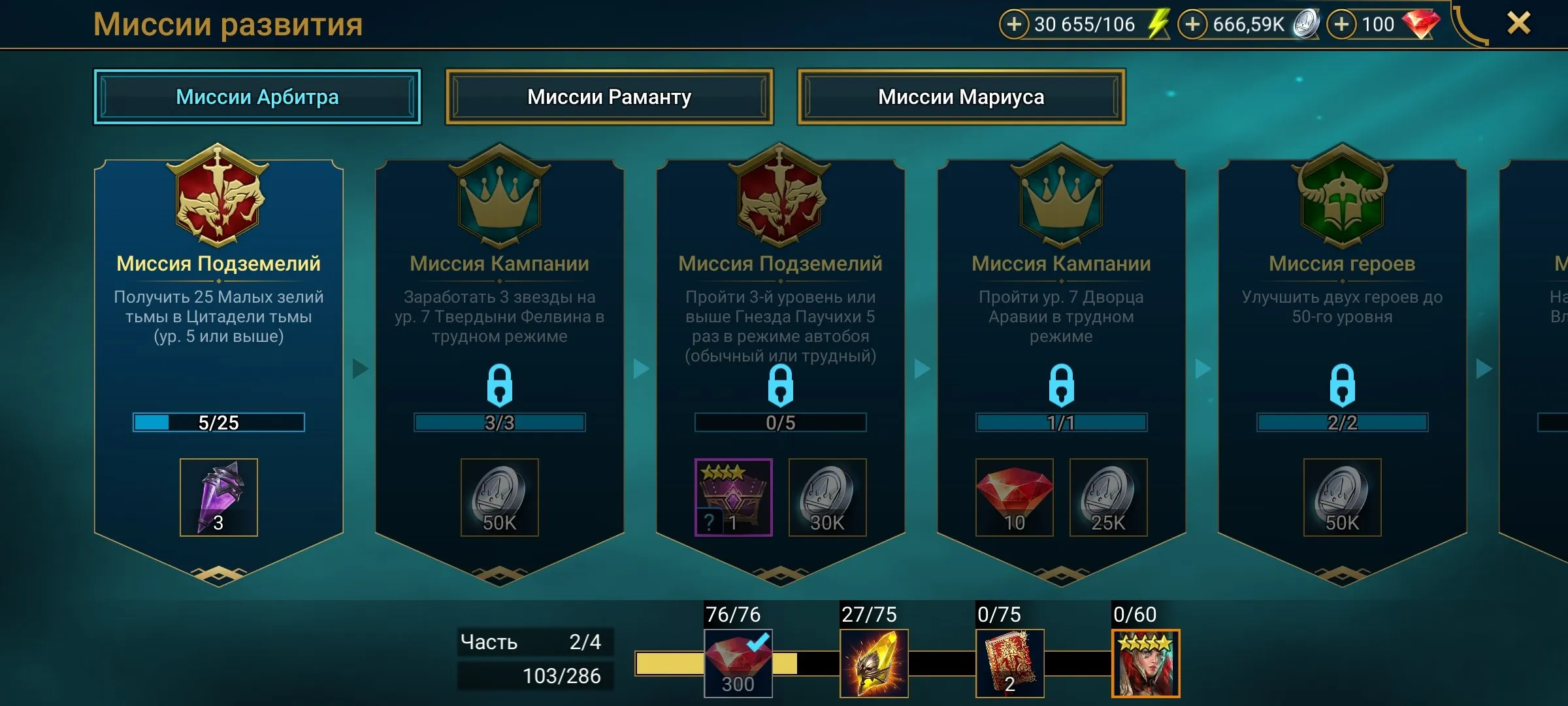Click the 5/25 progress bar on Миссия Подземелий
This screenshot has width=1568, height=706.
click(x=219, y=423)
